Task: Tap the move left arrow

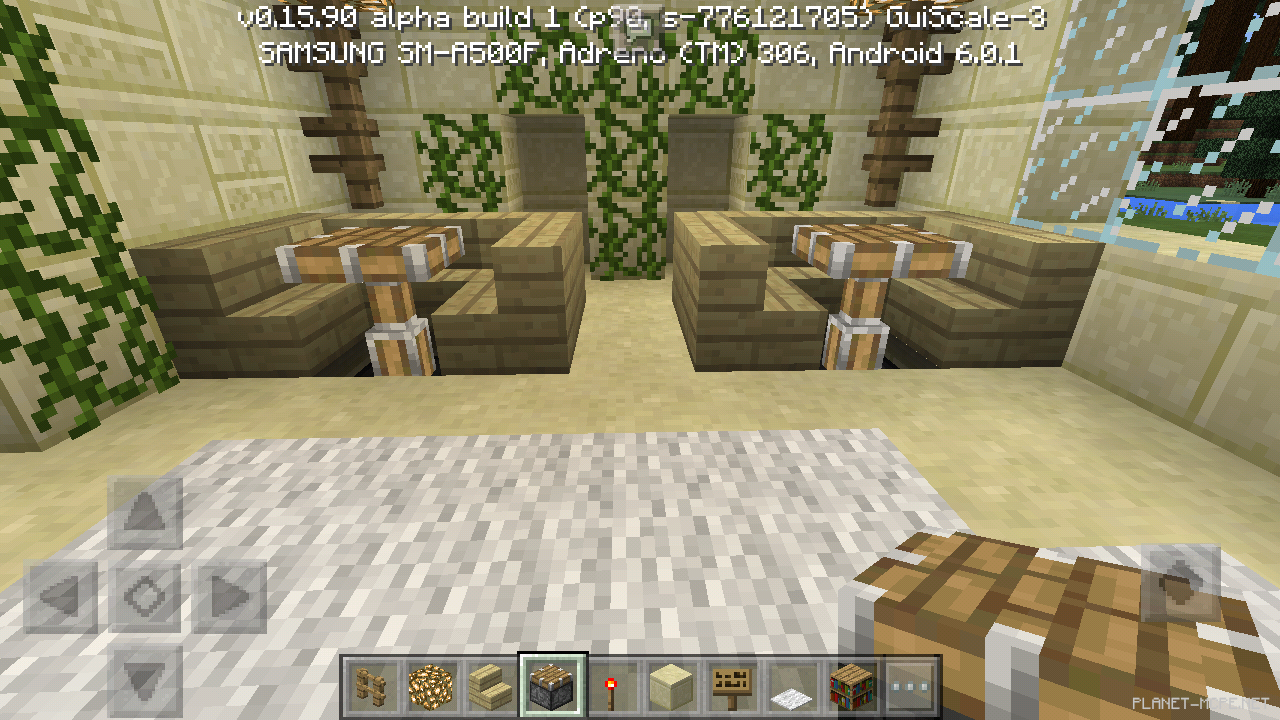Action: (x=61, y=598)
